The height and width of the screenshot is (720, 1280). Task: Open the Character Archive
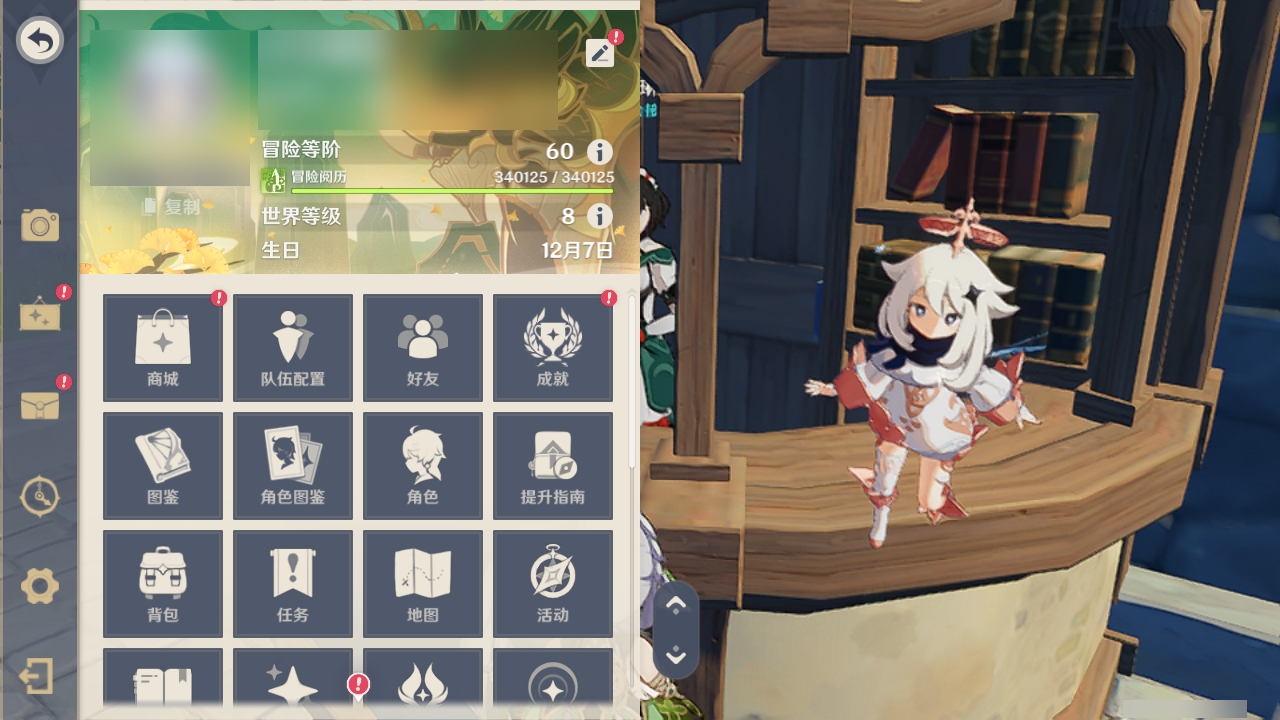[x=292, y=465]
